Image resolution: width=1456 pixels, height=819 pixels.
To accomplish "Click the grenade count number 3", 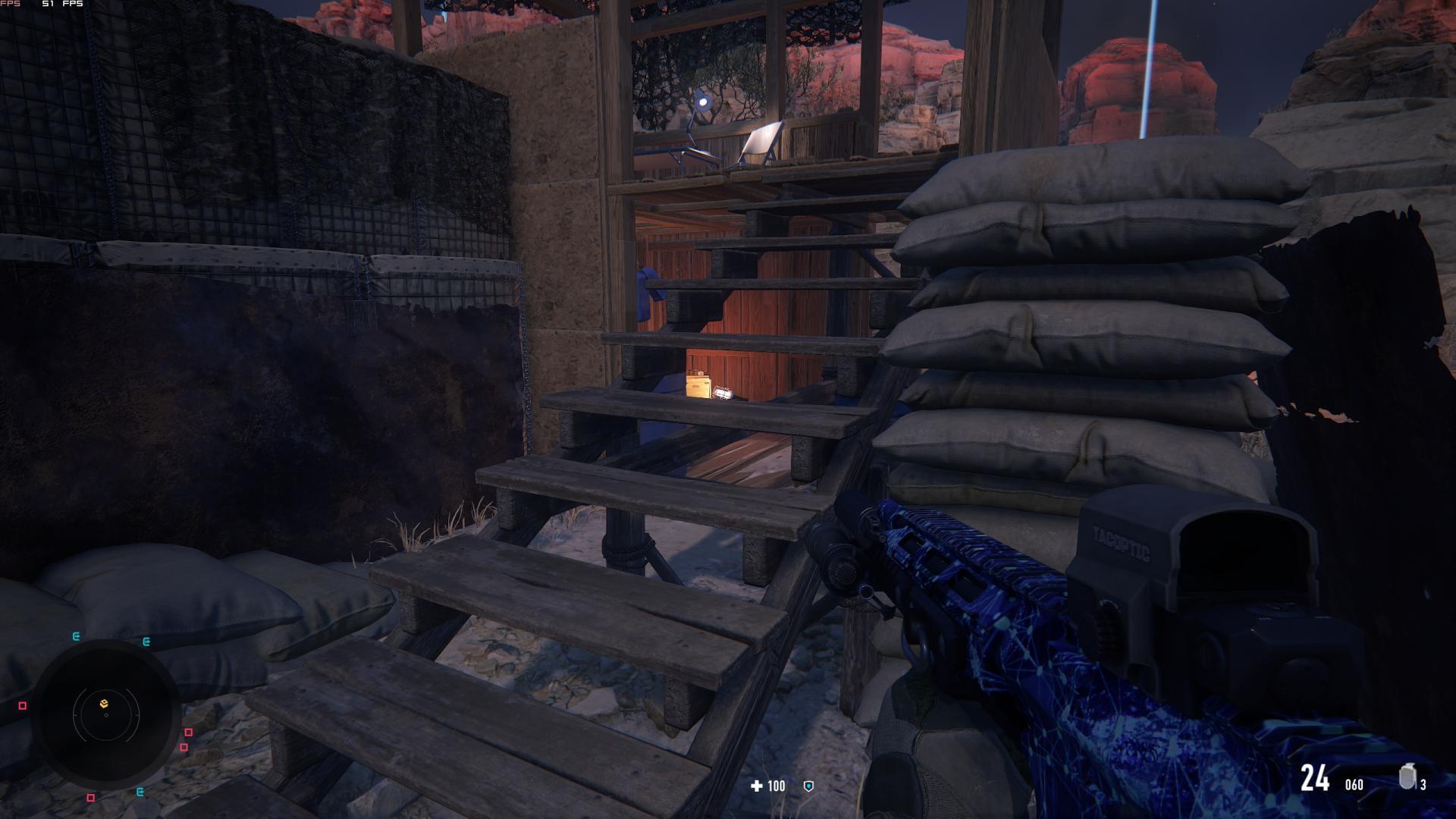I will [x=1423, y=785].
